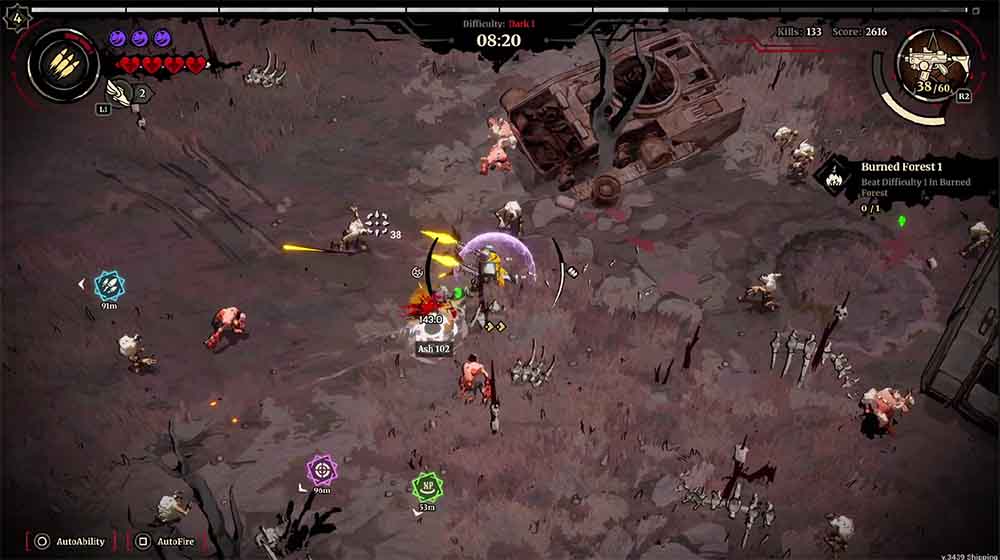Select the green XP waypoint marker
Screen dimensions: 1000x560
pyautogui.click(x=427, y=487)
